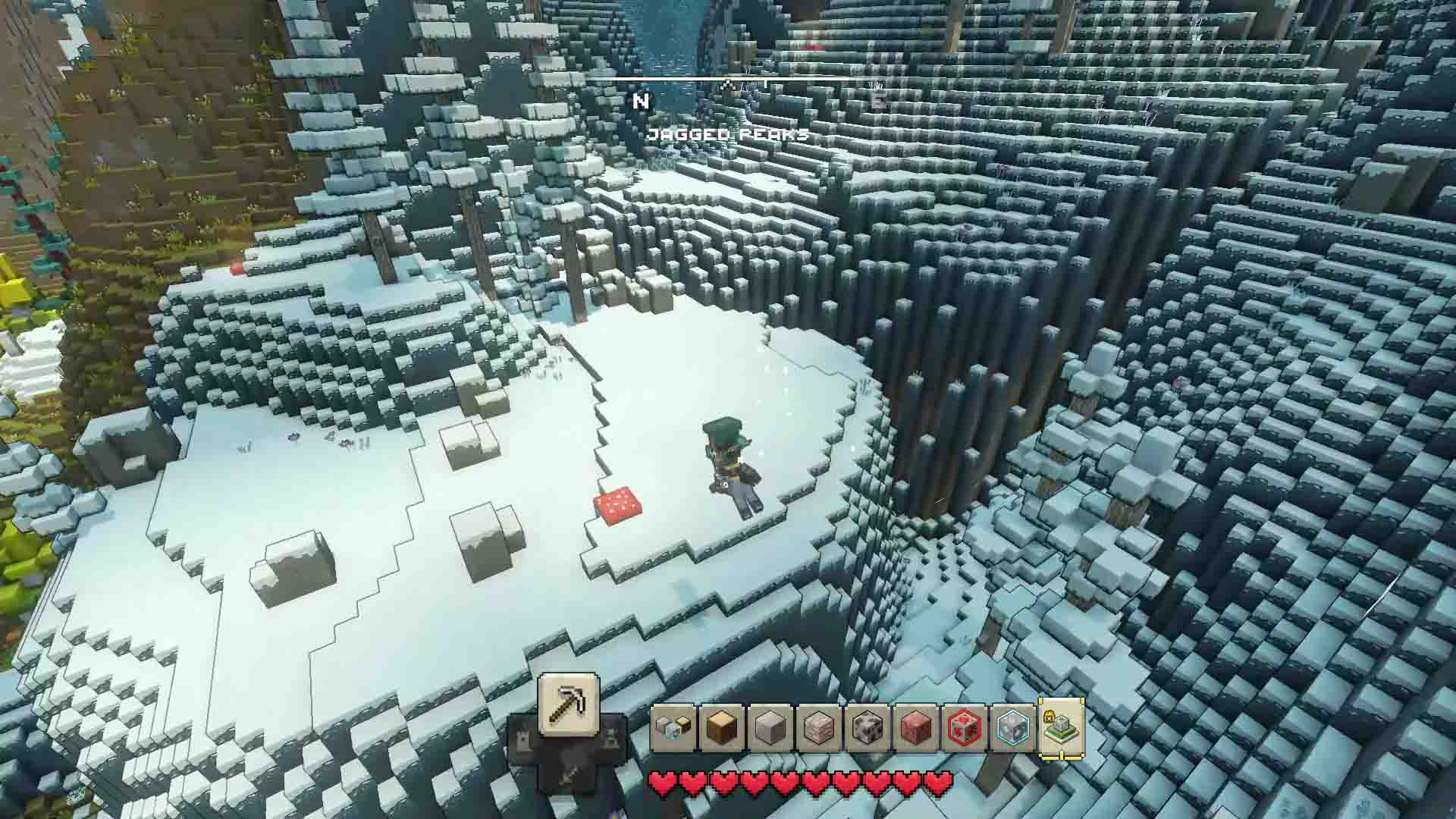Click the first bone-meal block slot

(673, 726)
